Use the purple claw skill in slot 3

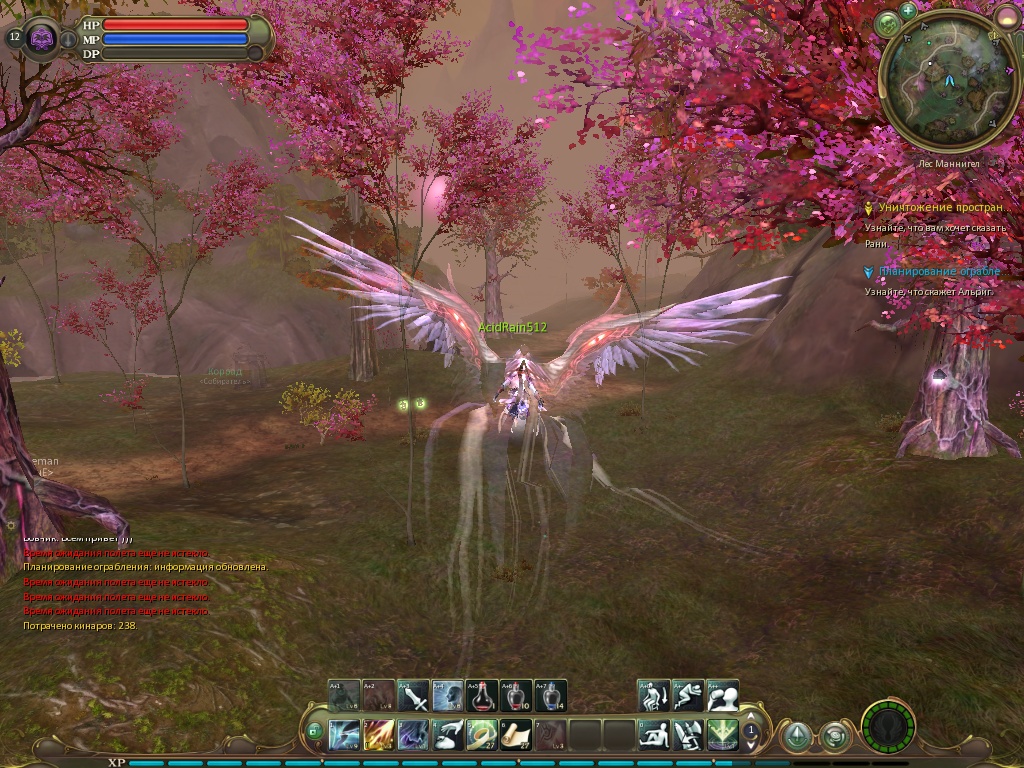413,735
